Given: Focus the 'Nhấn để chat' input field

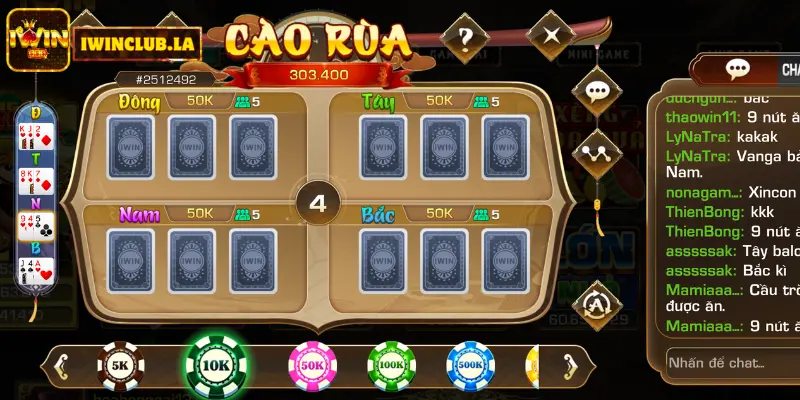Looking at the screenshot, I should (x=730, y=362).
